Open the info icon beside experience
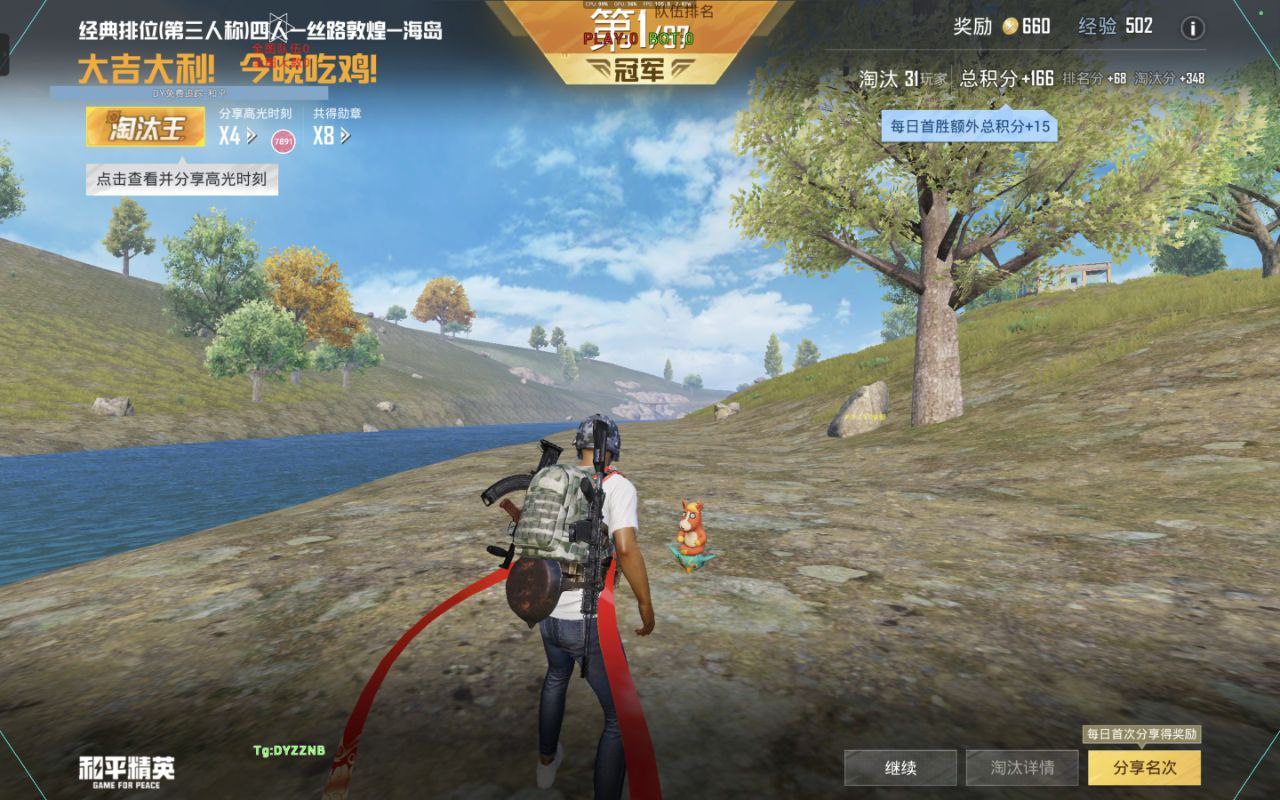This screenshot has width=1280, height=800. pyautogui.click(x=1192, y=28)
